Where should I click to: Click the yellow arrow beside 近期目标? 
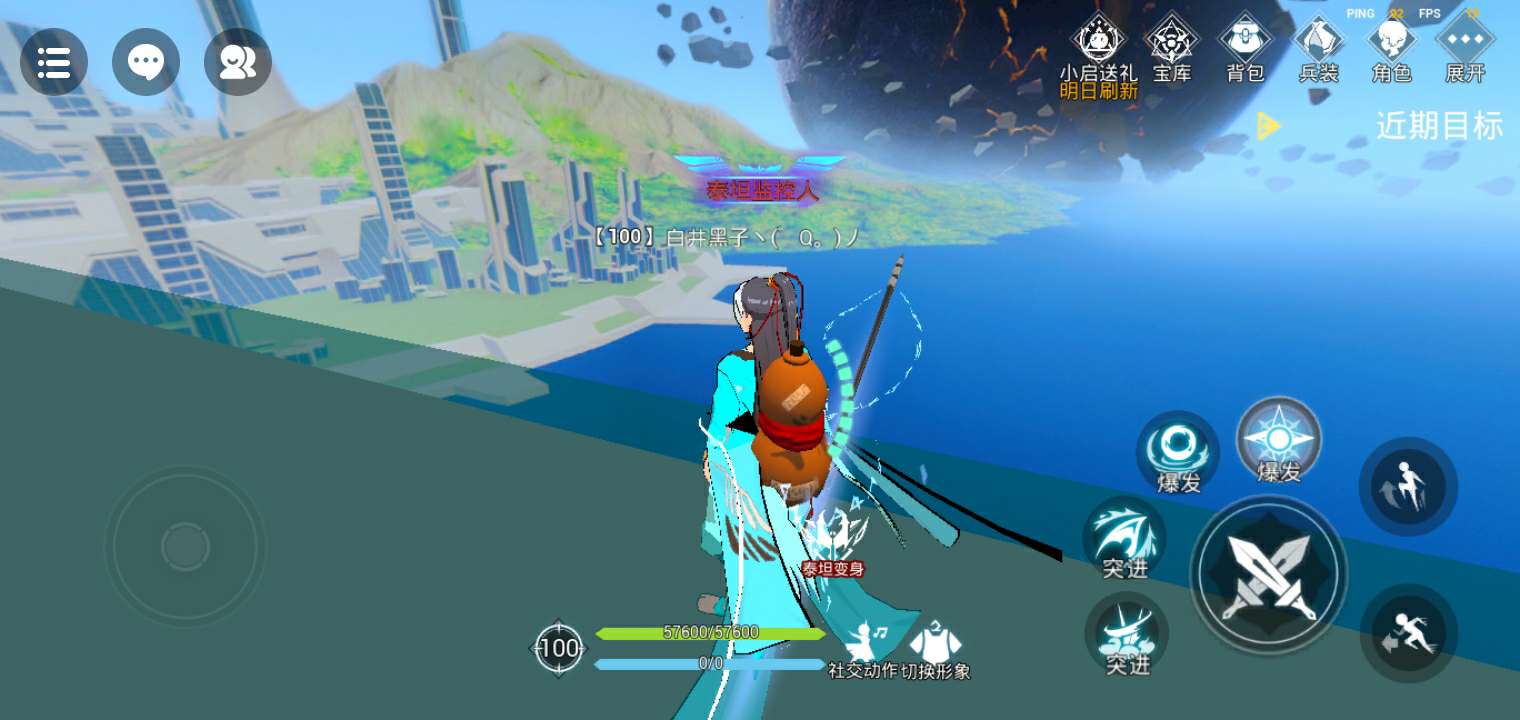(x=1268, y=126)
